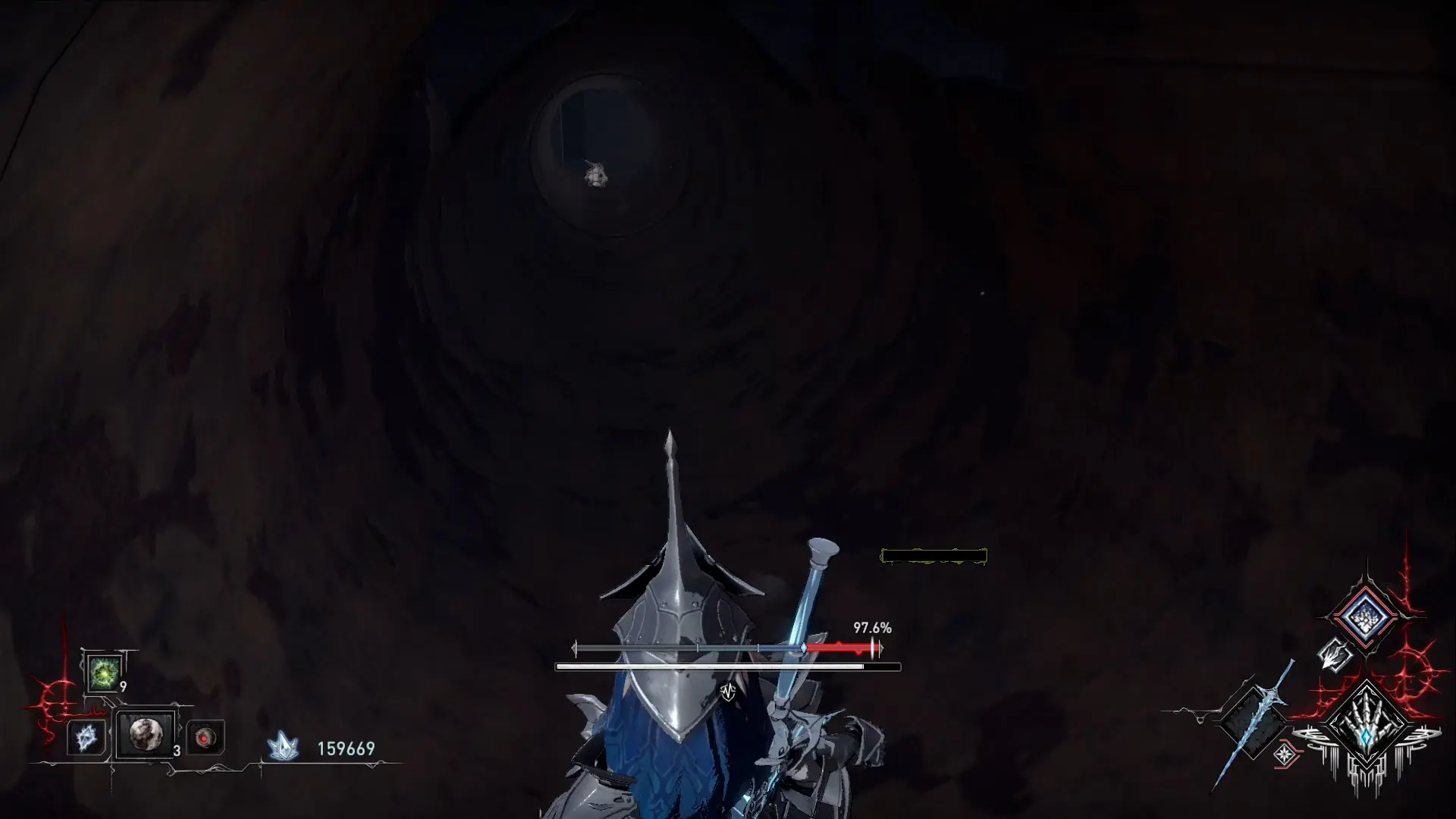Select the red-eyed orb item slot
The height and width of the screenshot is (819, 1456).
(x=205, y=737)
